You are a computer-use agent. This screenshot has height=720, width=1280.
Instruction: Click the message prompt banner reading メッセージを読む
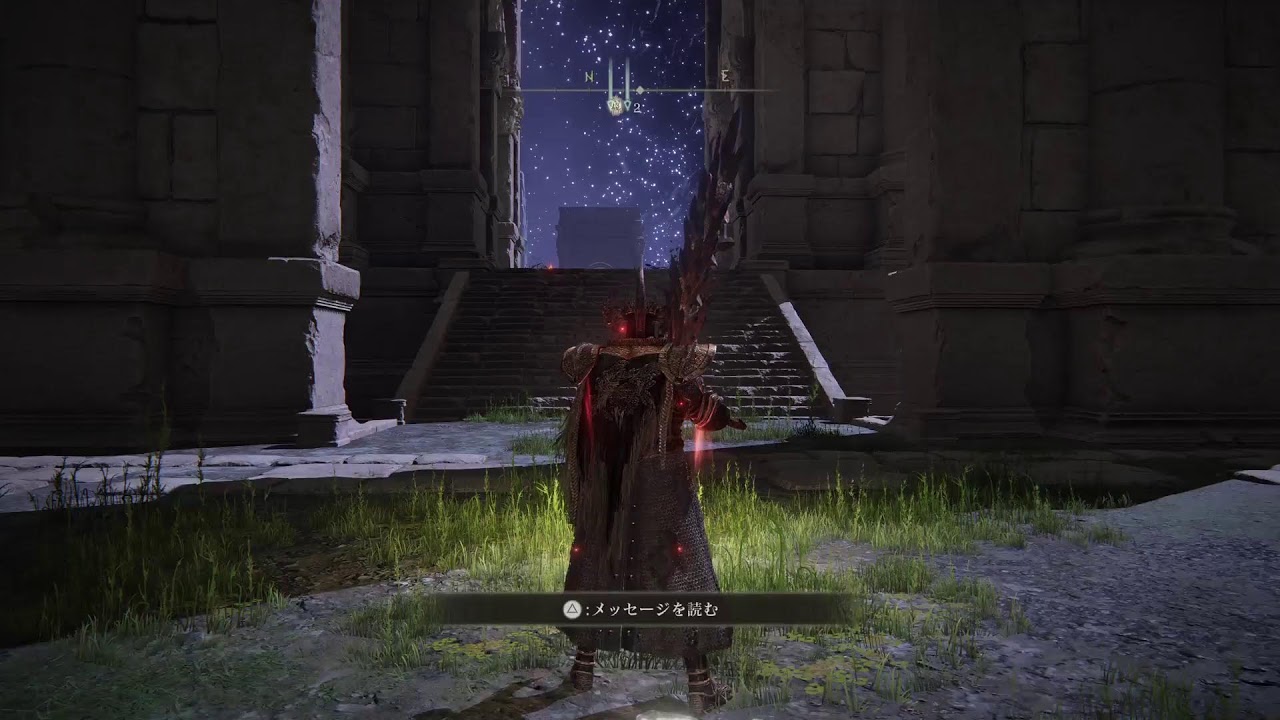640,608
